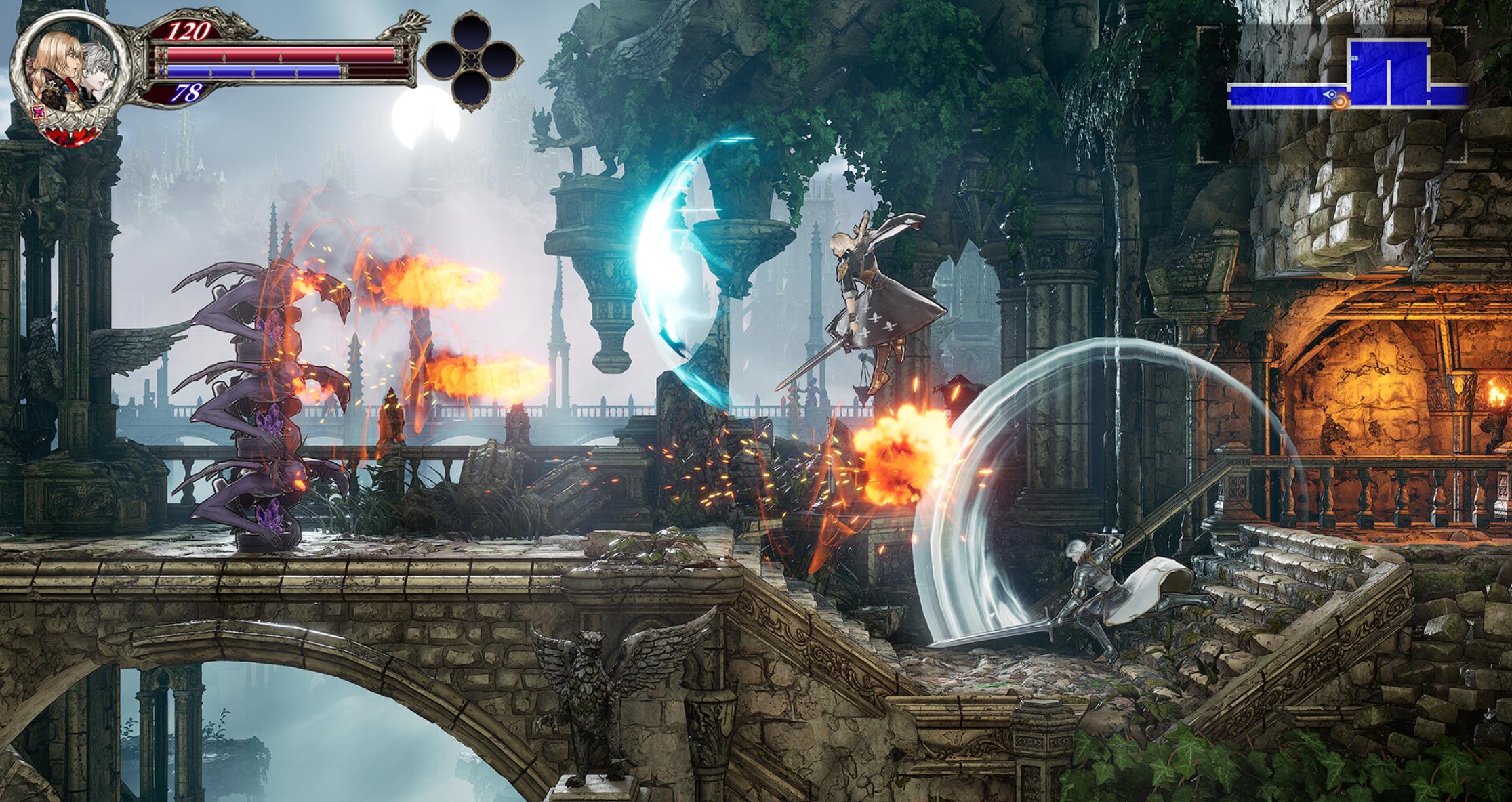1512x802 pixels.
Task: Select the orange ring marker on the minimap
Action: click(1339, 101)
